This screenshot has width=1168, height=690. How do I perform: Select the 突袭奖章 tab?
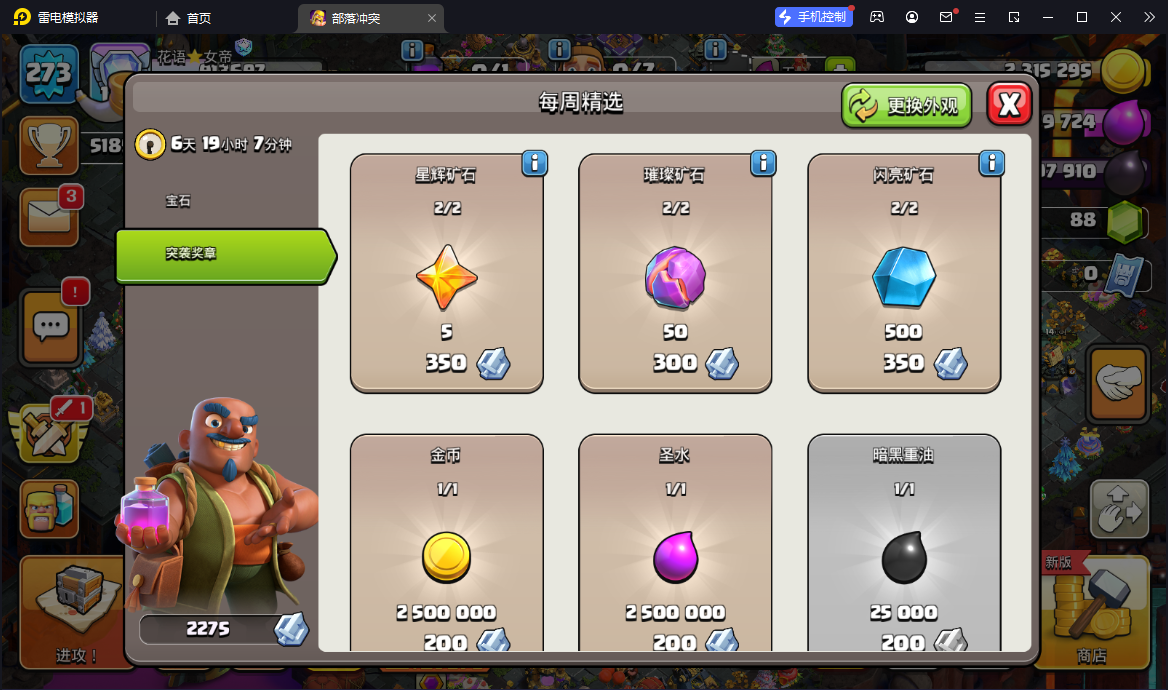[x=223, y=255]
